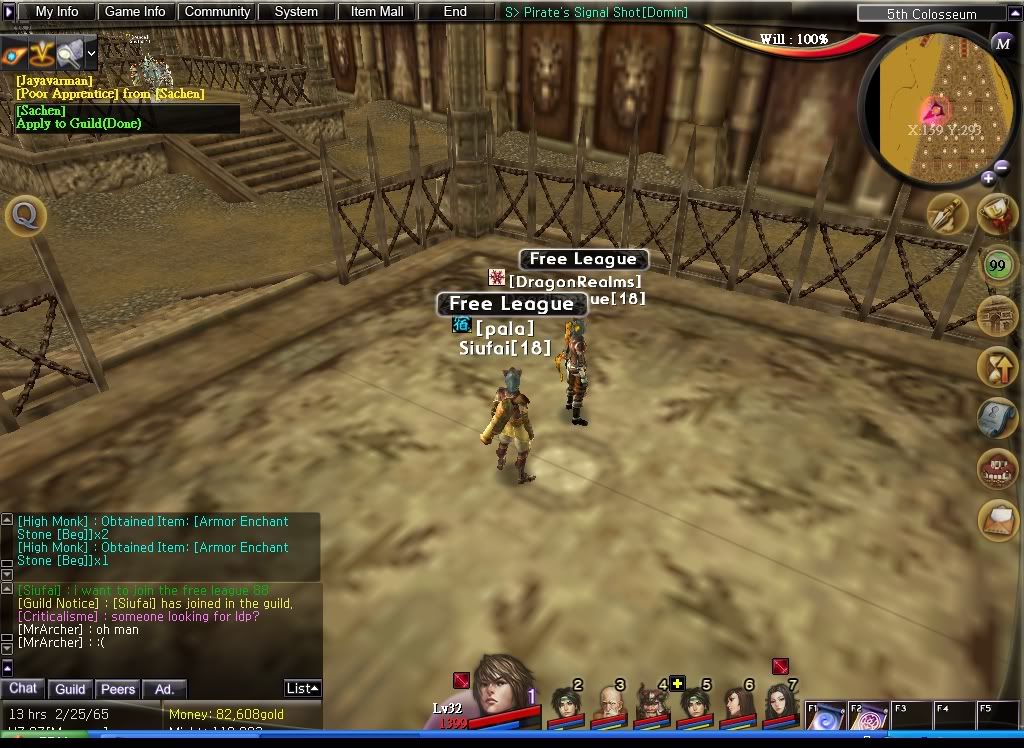Image resolution: width=1024 pixels, height=748 pixels.
Task: Click the gold trophy cup icon
Action: [997, 212]
